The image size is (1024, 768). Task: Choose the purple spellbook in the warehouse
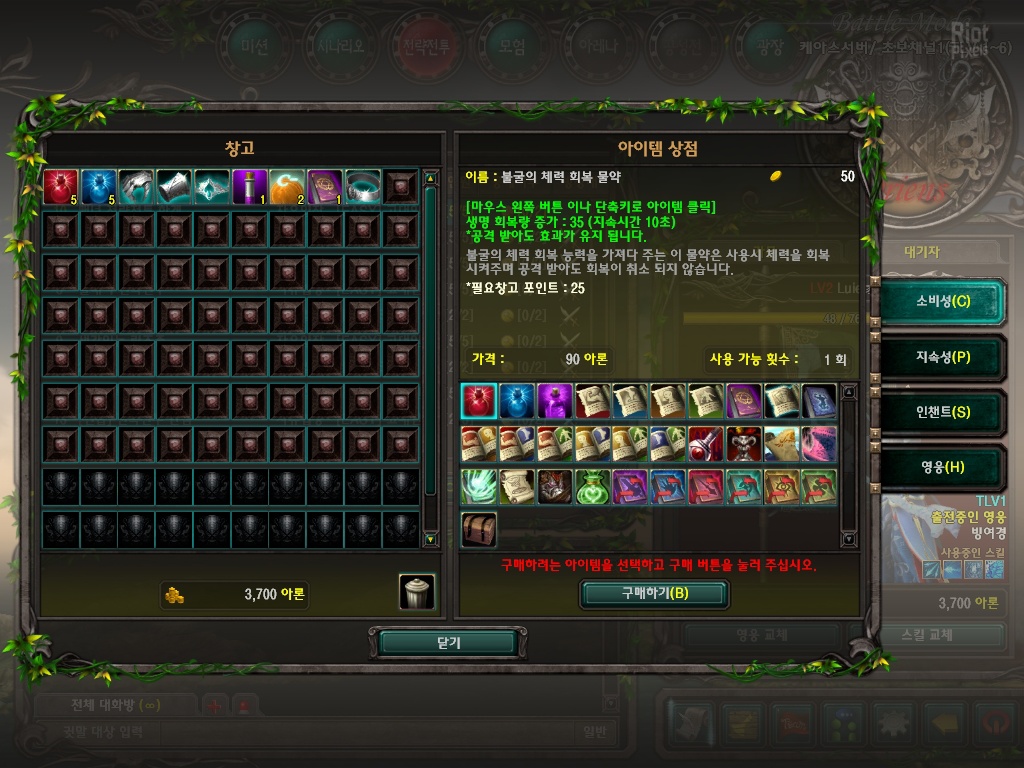326,186
